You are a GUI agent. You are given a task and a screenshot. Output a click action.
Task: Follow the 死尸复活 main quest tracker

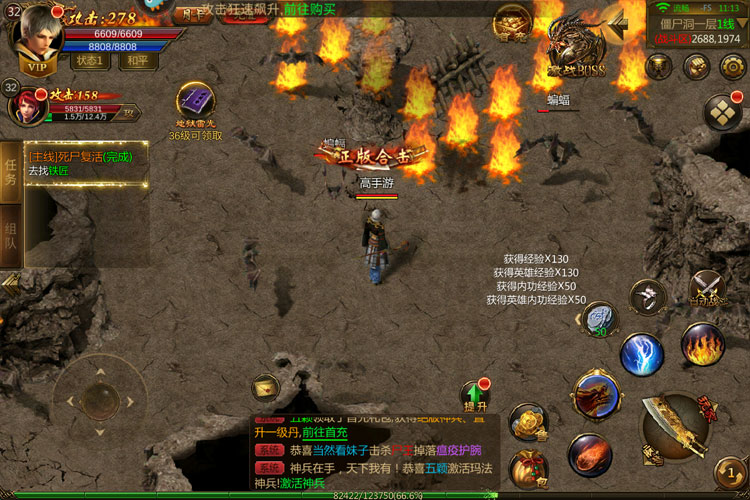pos(85,164)
